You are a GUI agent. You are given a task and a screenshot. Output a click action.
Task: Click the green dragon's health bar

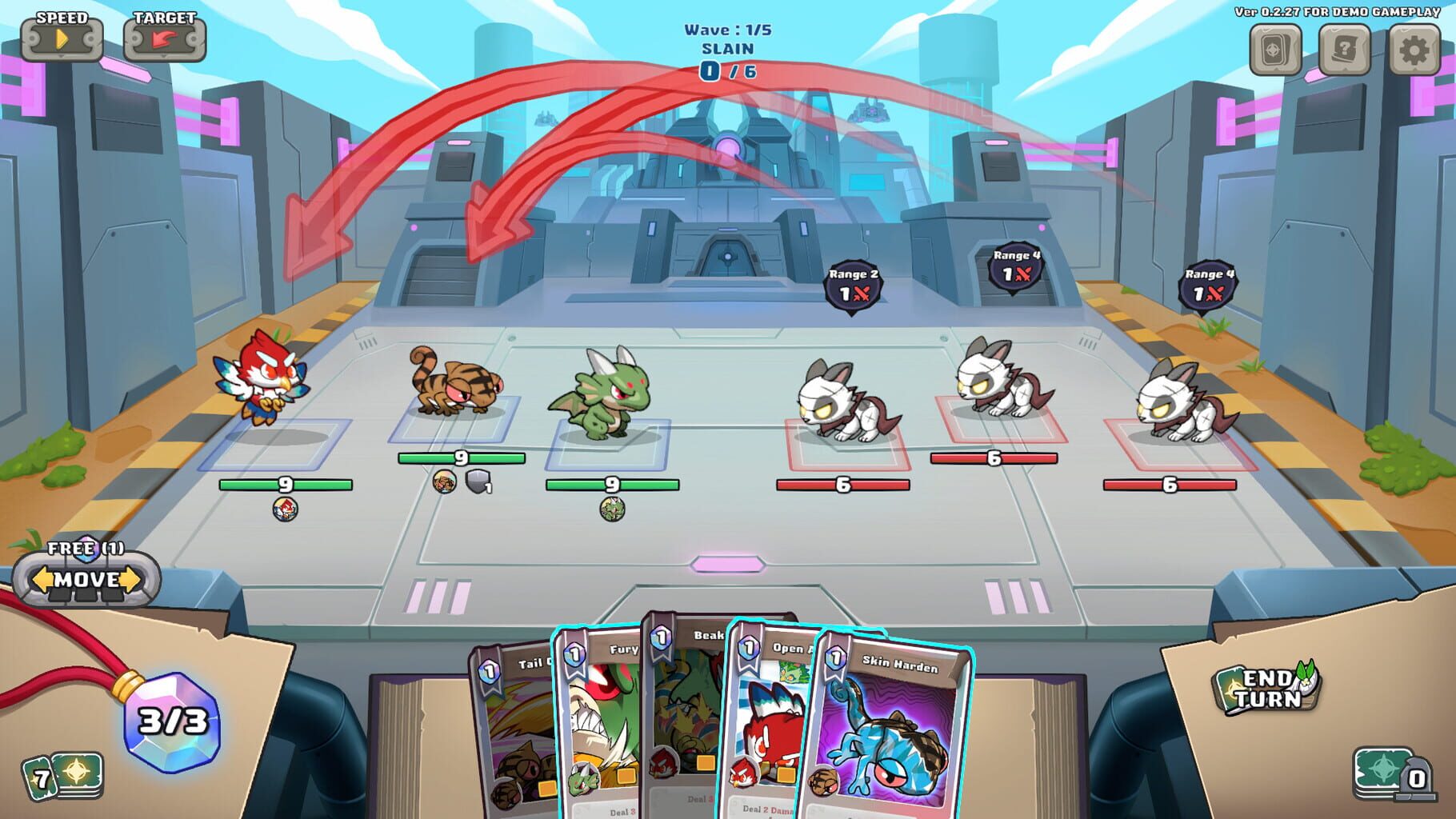click(x=613, y=483)
